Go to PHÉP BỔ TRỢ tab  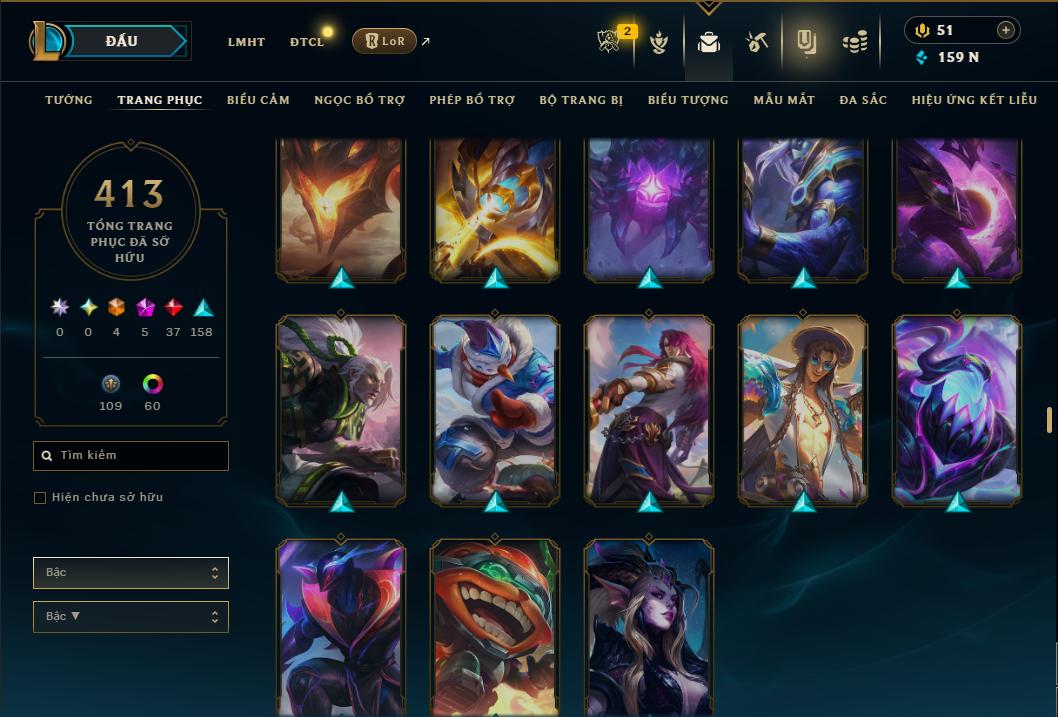[x=472, y=100]
